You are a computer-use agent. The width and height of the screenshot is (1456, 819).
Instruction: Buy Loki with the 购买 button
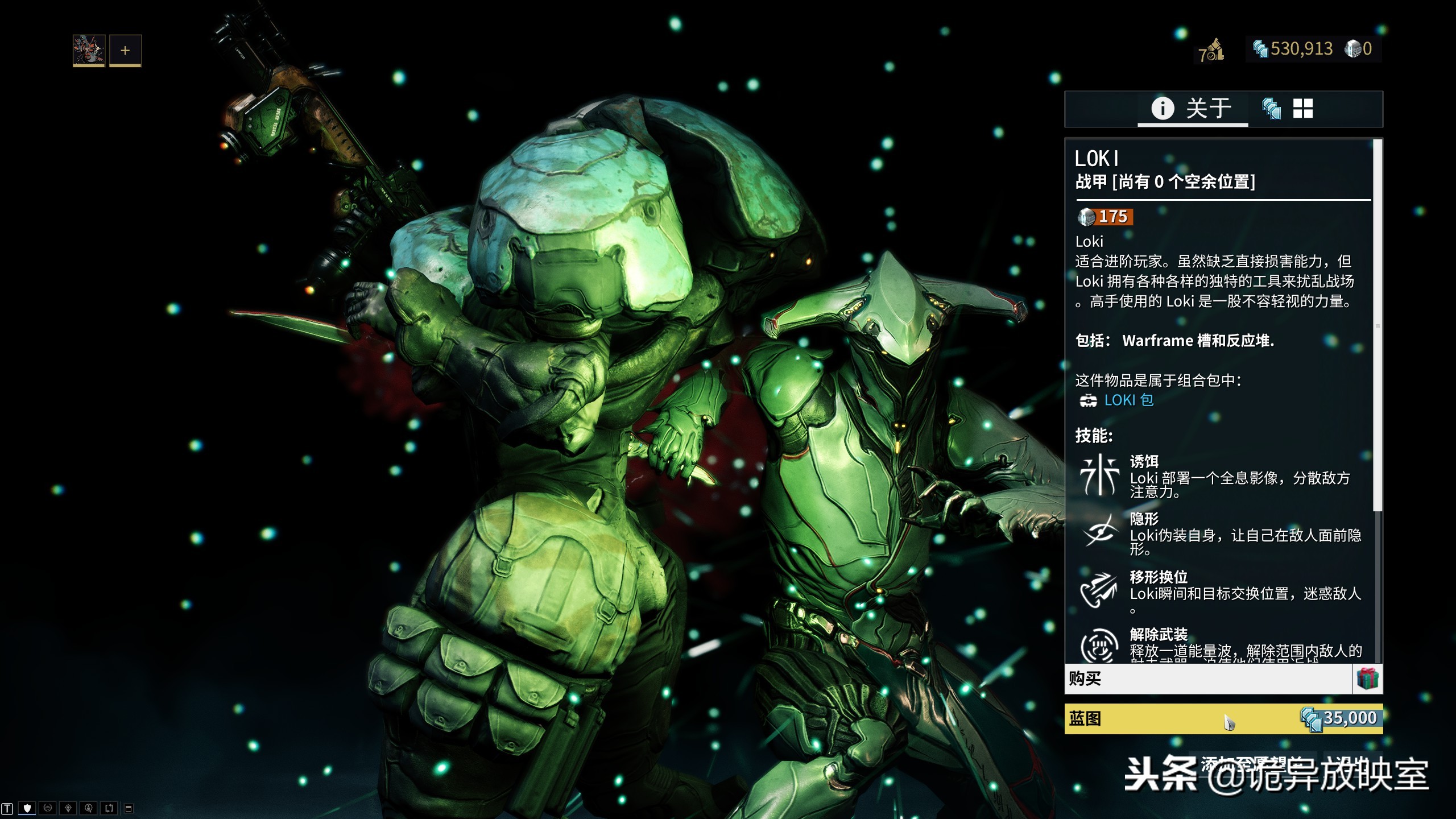(1207, 679)
